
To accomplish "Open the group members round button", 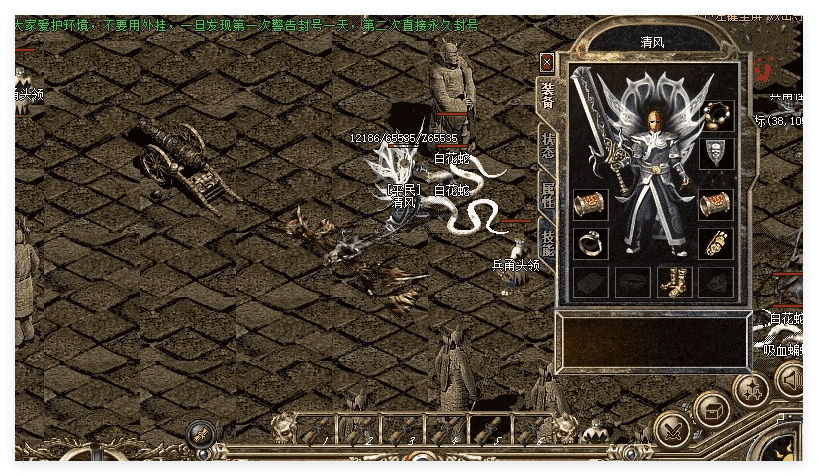I will coord(751,389).
